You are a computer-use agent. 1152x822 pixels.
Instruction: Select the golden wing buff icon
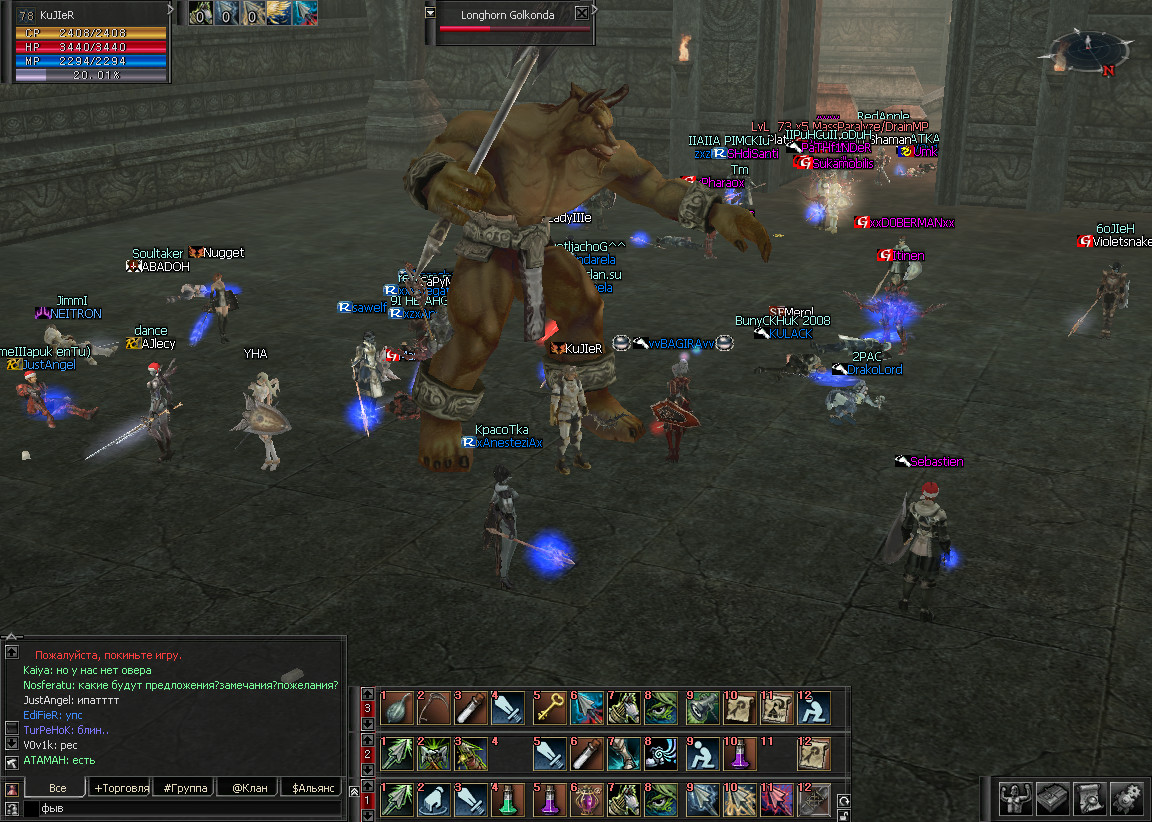[x=279, y=13]
